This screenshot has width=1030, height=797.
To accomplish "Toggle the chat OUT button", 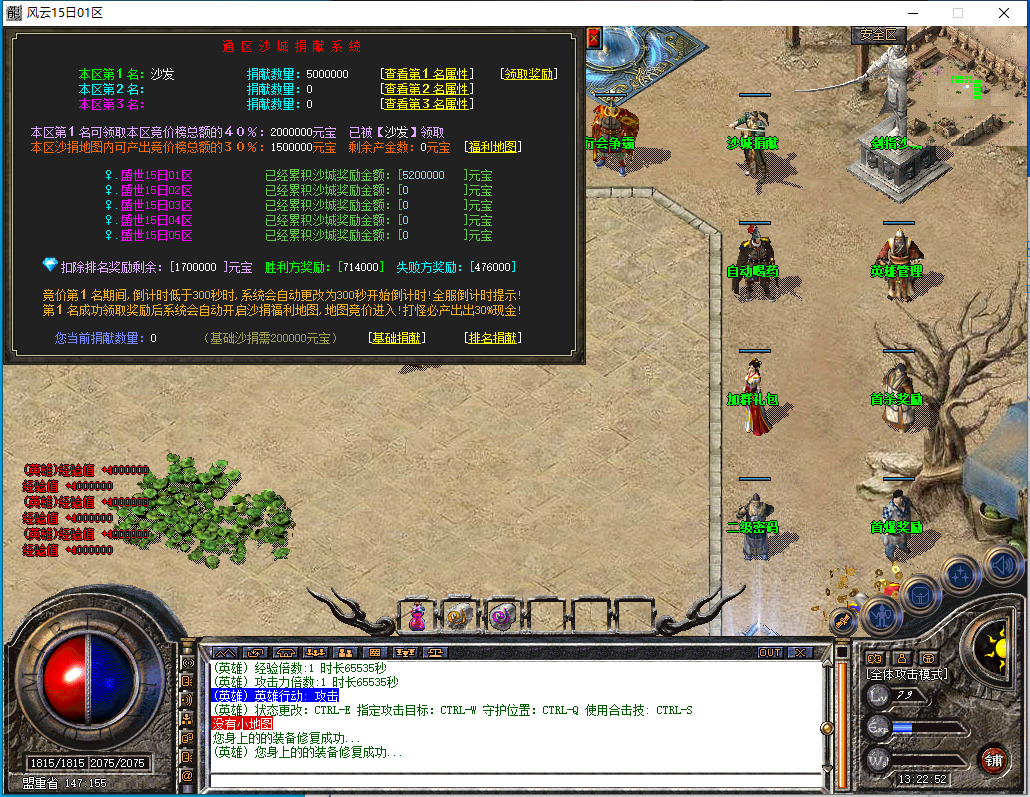I will click(769, 652).
